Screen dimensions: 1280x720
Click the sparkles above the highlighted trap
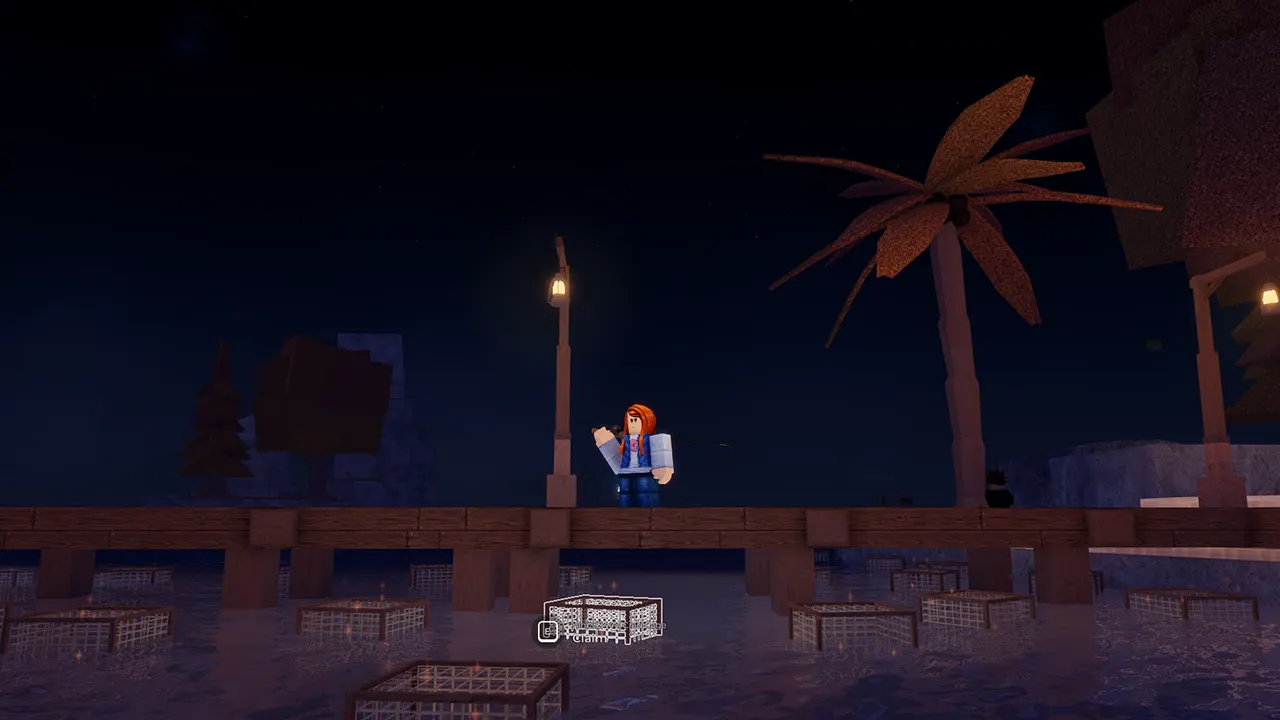[614, 583]
